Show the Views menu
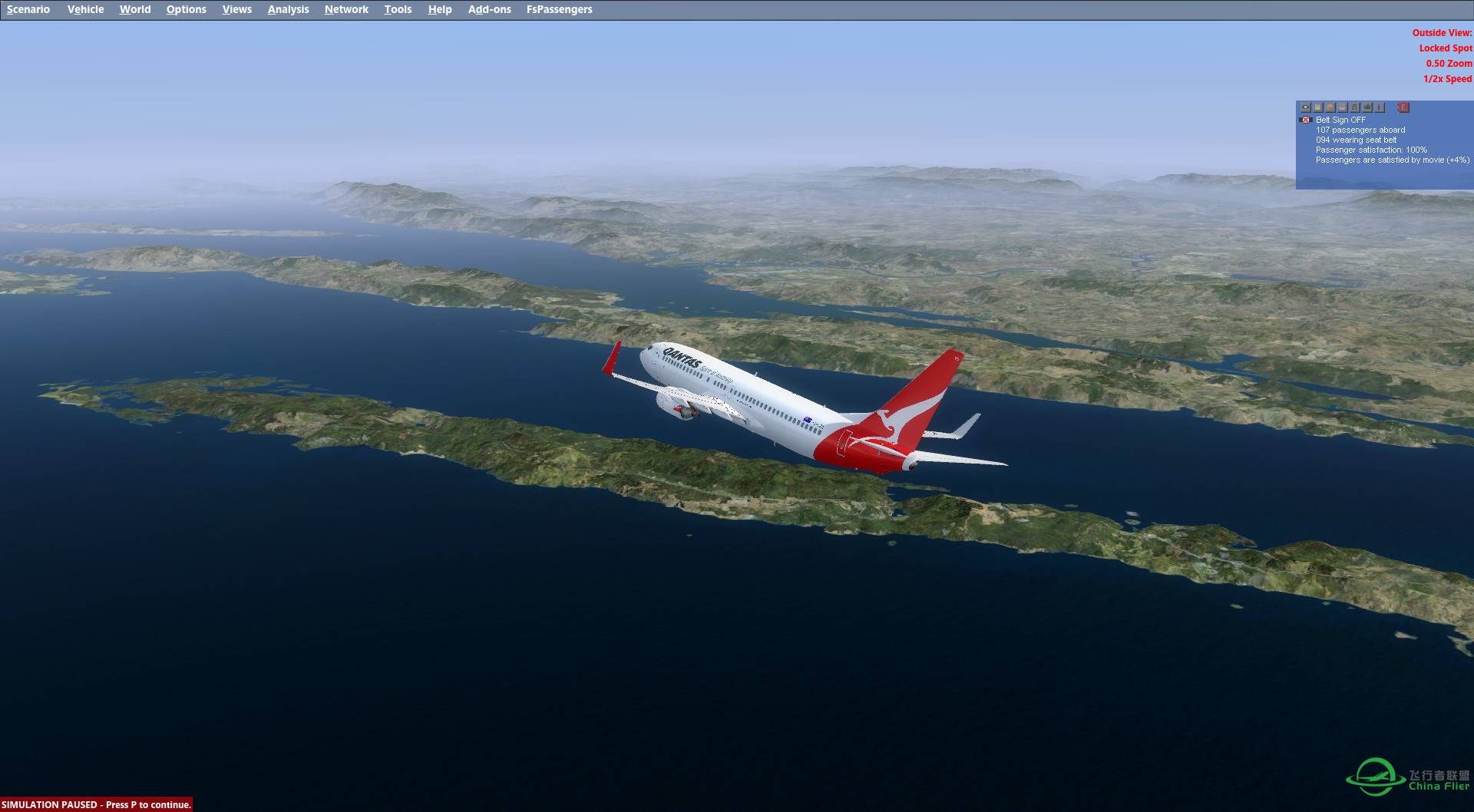 click(236, 9)
